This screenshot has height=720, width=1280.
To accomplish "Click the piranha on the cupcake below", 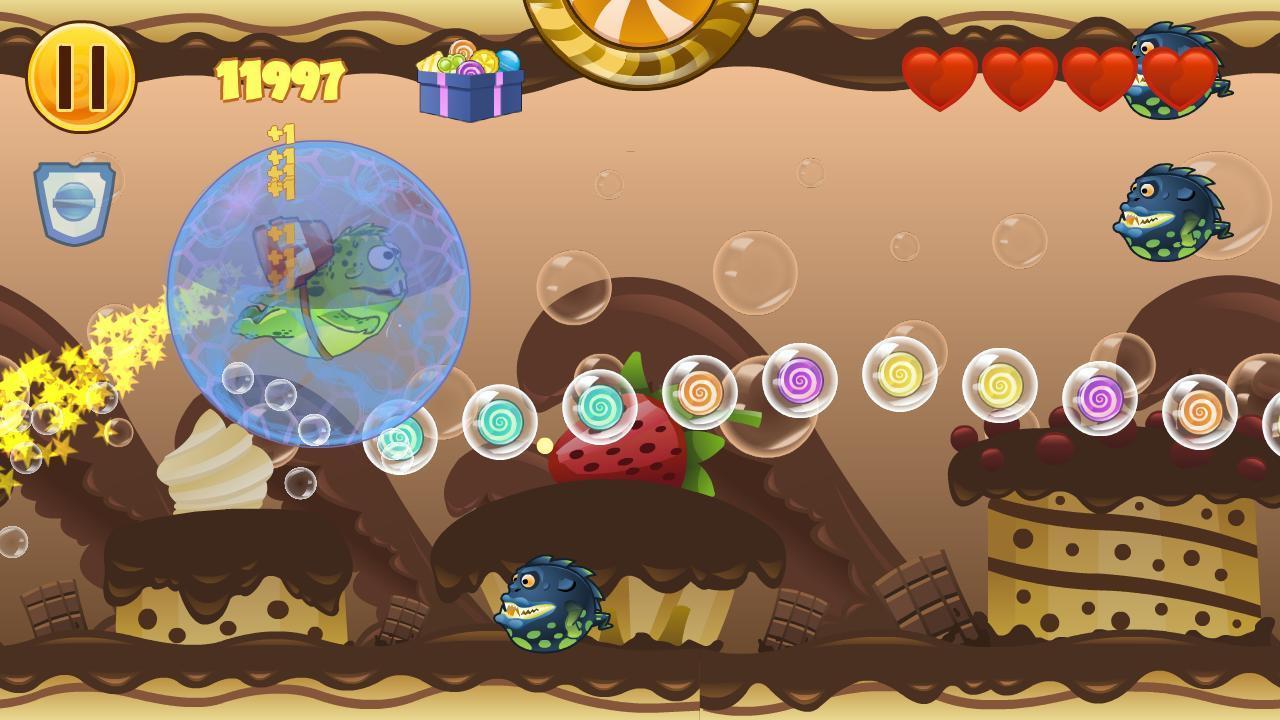I will tap(545, 605).
